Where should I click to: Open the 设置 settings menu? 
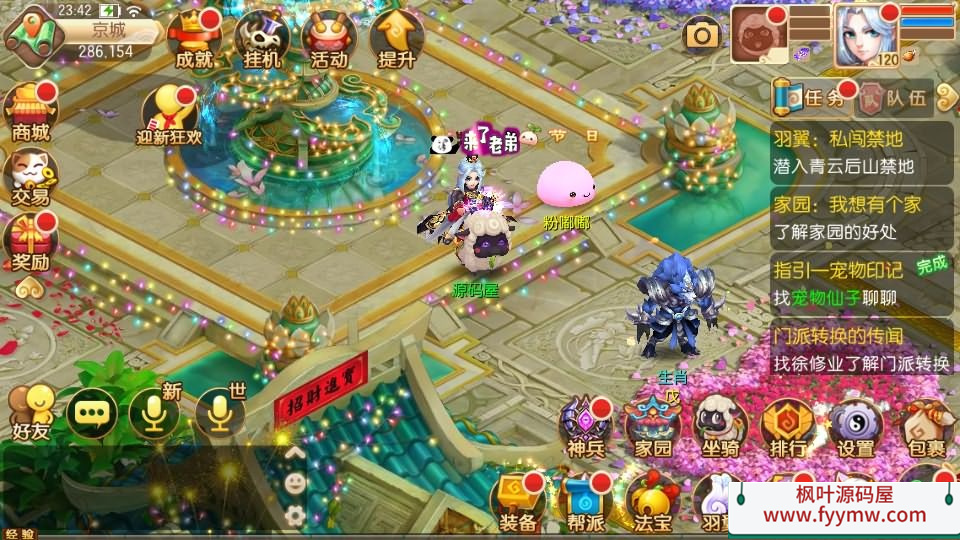point(855,428)
